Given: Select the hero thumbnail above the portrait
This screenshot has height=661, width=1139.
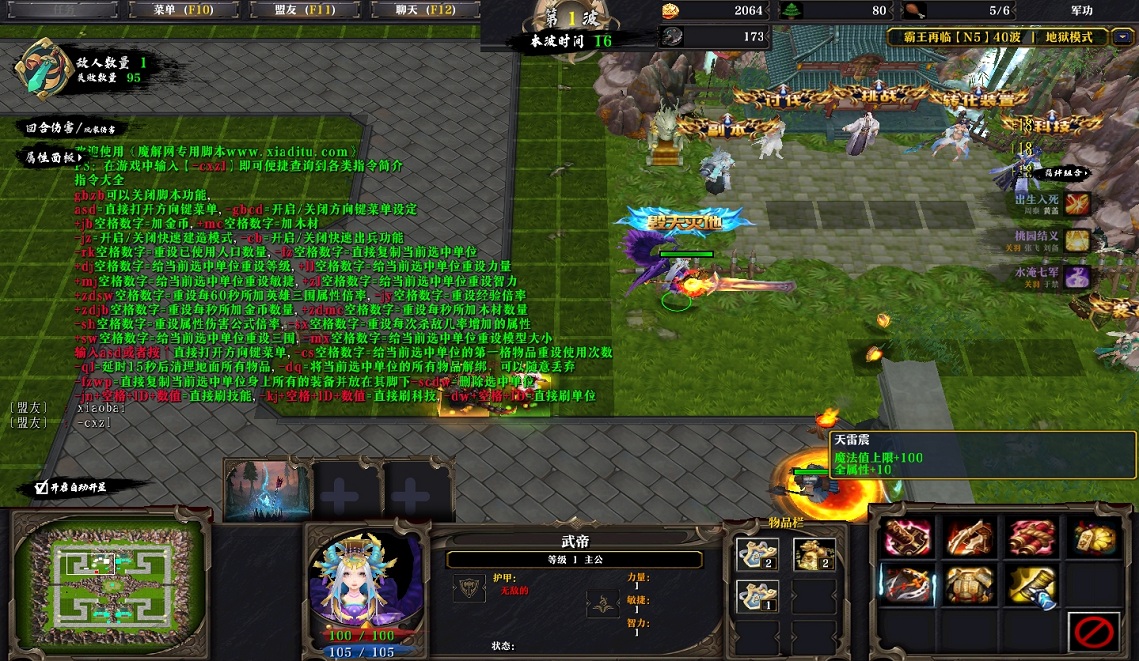Looking at the screenshot, I should 266,490.
